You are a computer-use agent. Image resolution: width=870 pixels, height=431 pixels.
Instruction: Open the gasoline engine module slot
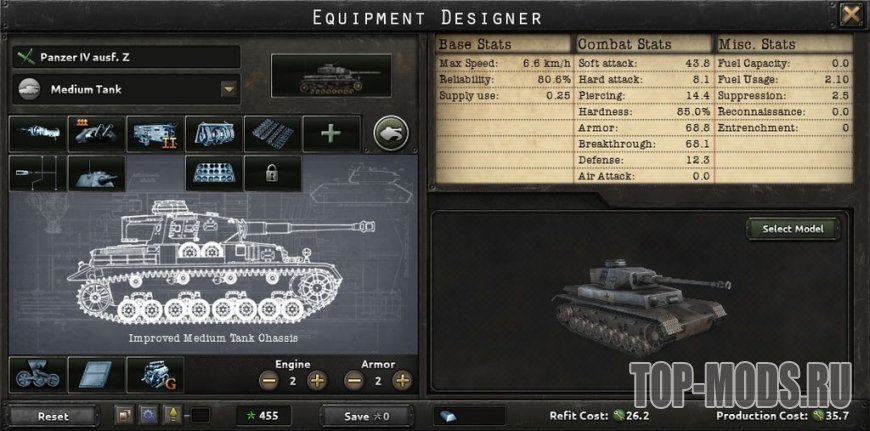(x=155, y=374)
